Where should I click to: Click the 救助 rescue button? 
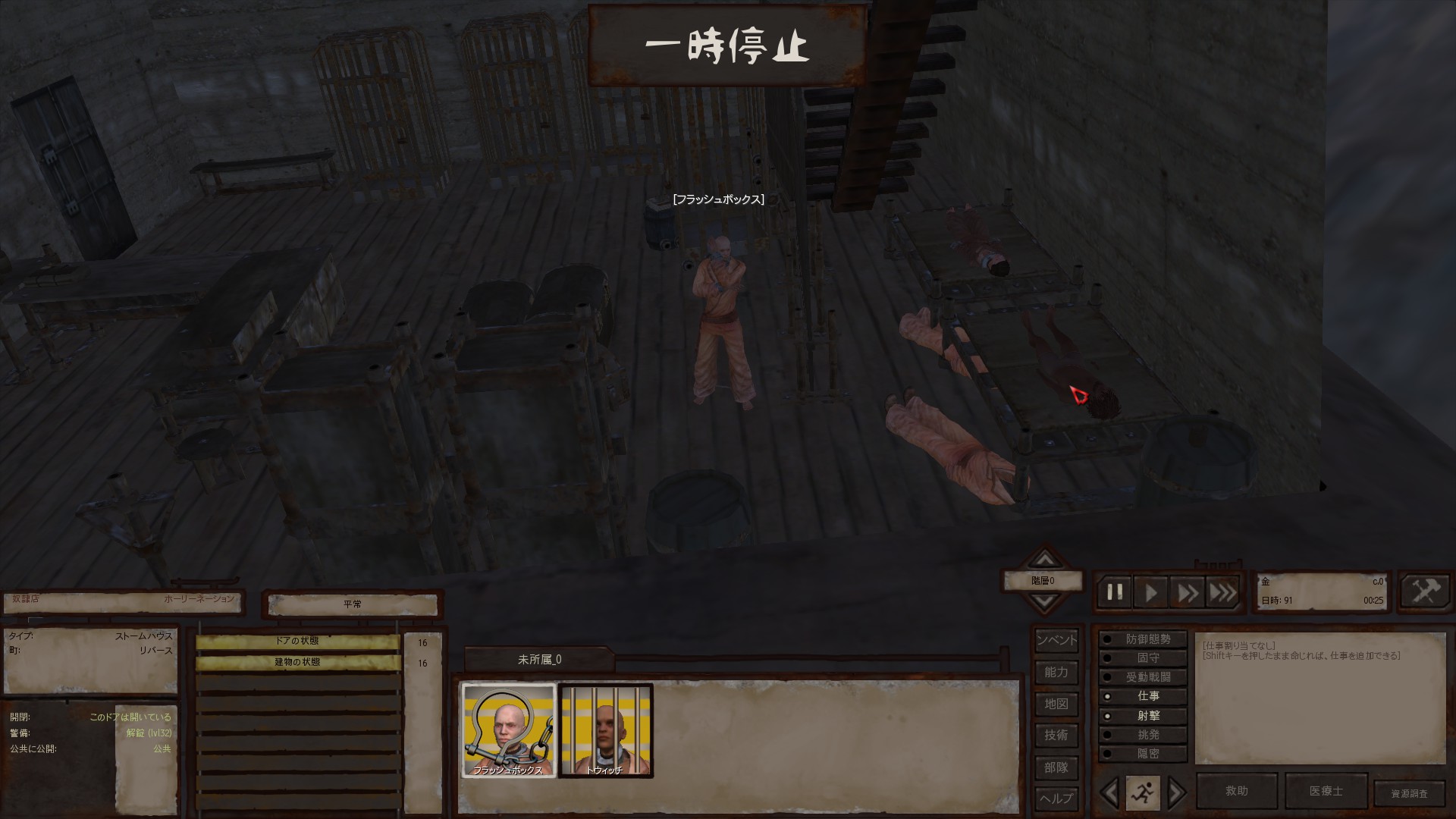tap(1237, 791)
